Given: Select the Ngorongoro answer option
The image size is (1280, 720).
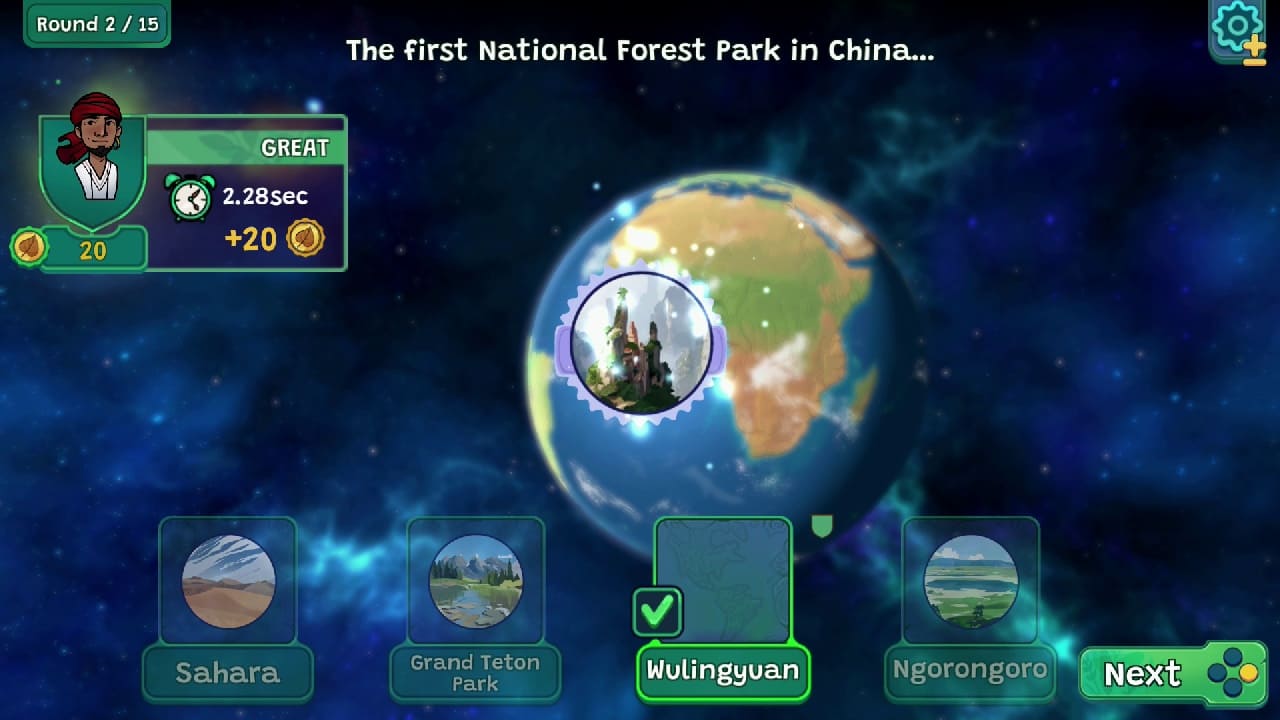Looking at the screenshot, I should tap(970, 585).
